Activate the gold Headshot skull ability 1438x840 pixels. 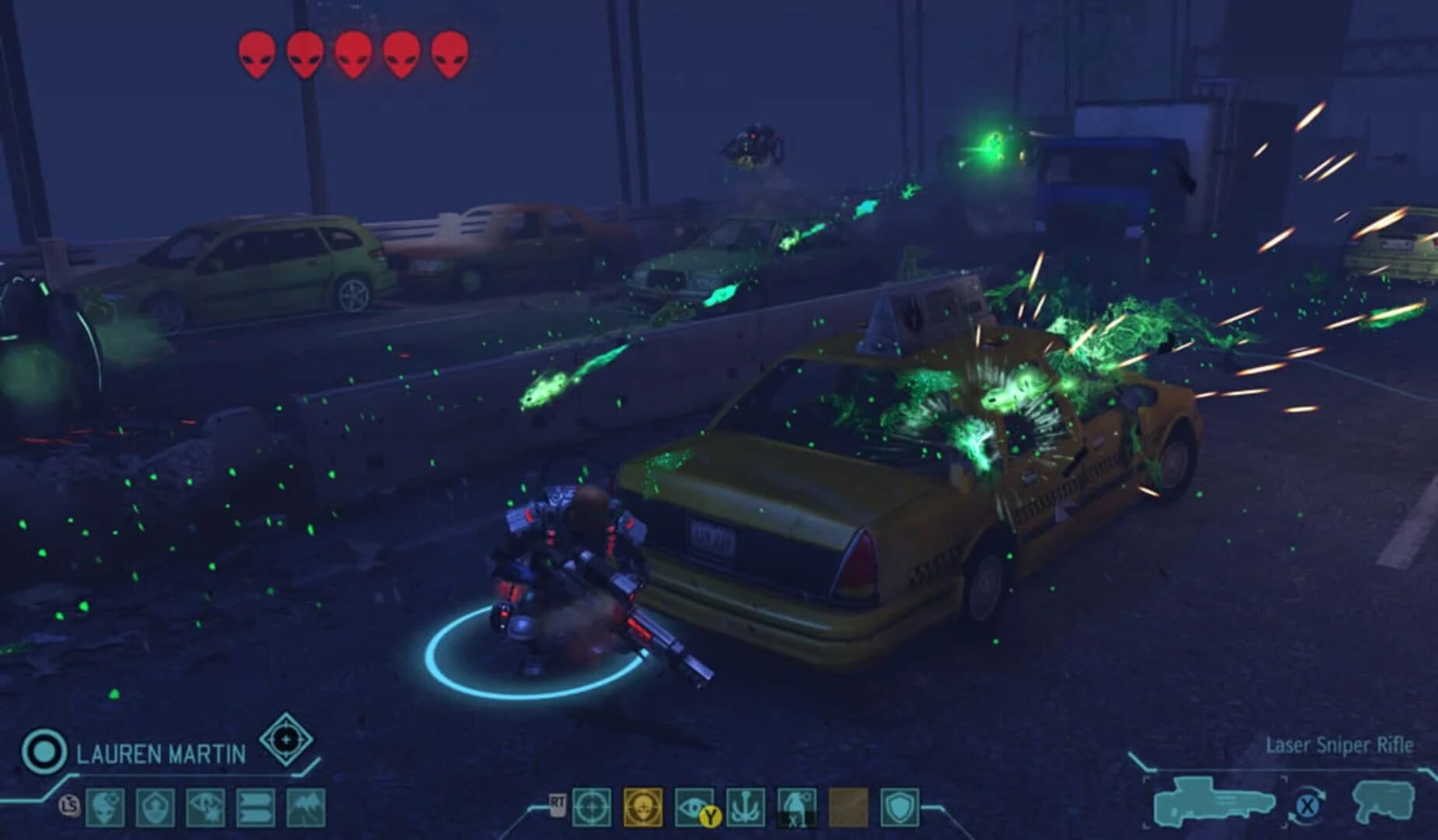tap(643, 807)
